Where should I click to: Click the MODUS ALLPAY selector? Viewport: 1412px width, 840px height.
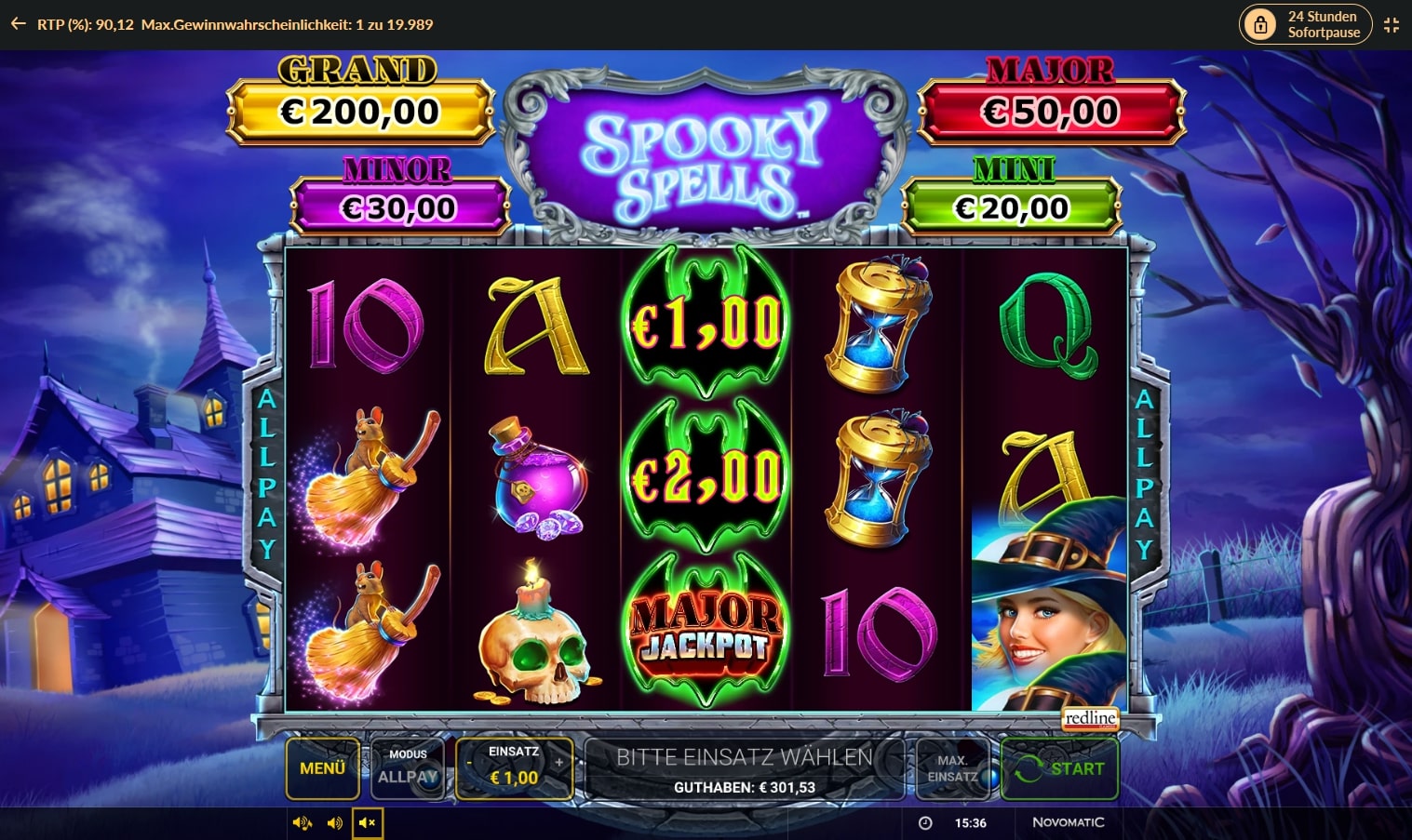point(408,768)
